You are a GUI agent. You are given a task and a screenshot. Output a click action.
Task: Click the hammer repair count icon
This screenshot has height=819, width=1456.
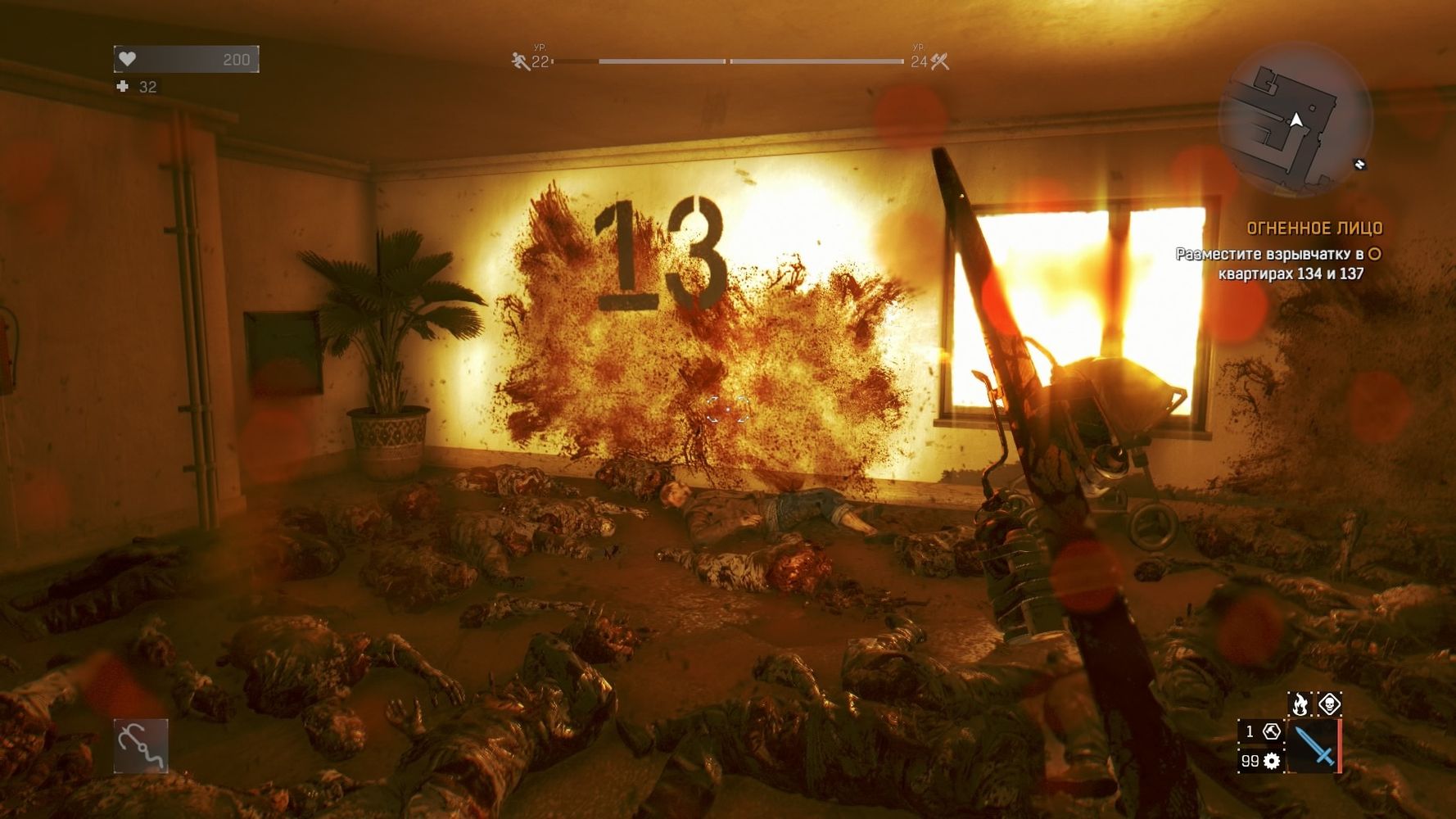pyautogui.click(x=1271, y=731)
